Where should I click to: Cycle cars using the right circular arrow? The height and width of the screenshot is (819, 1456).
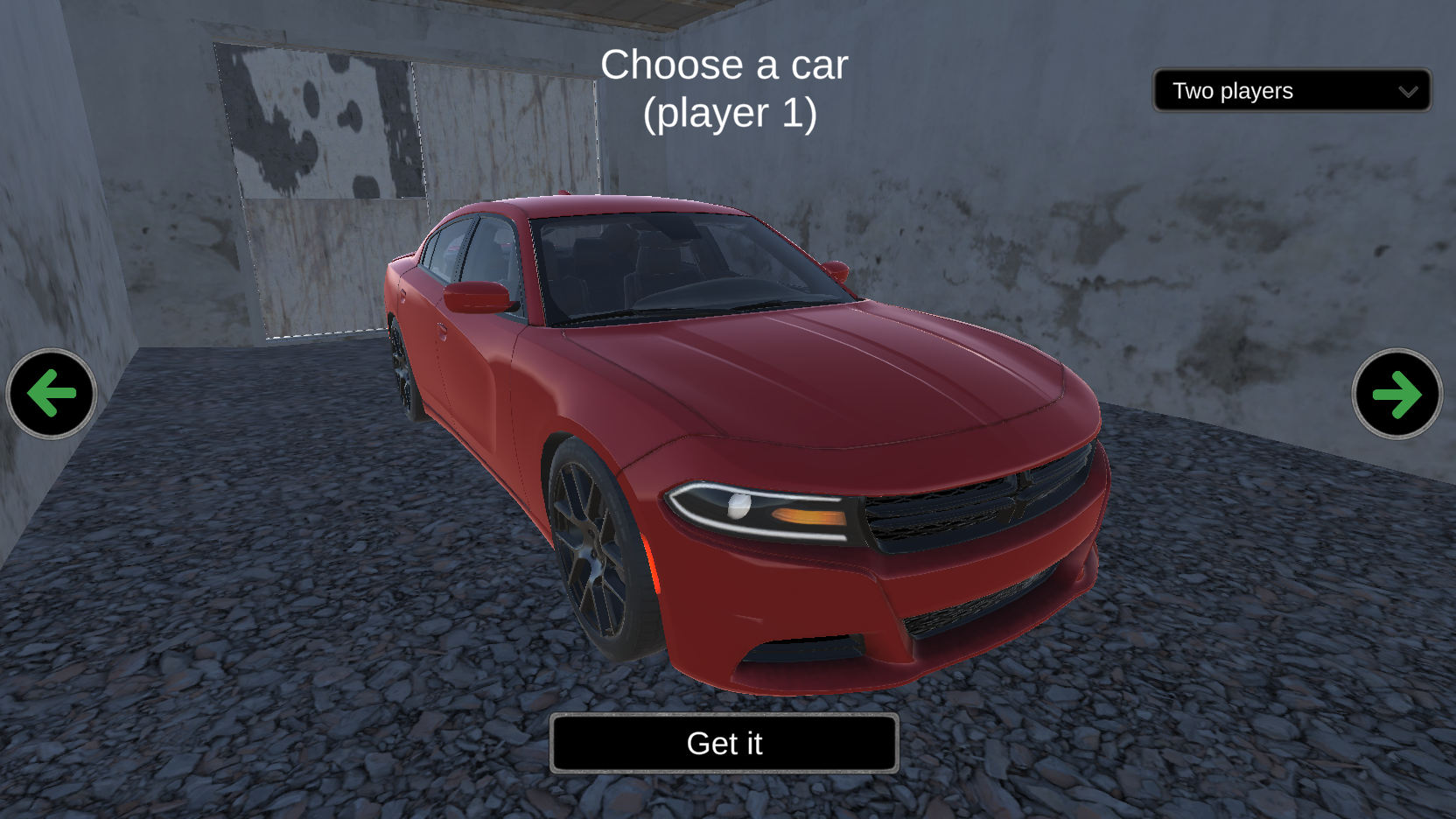click(x=1397, y=395)
